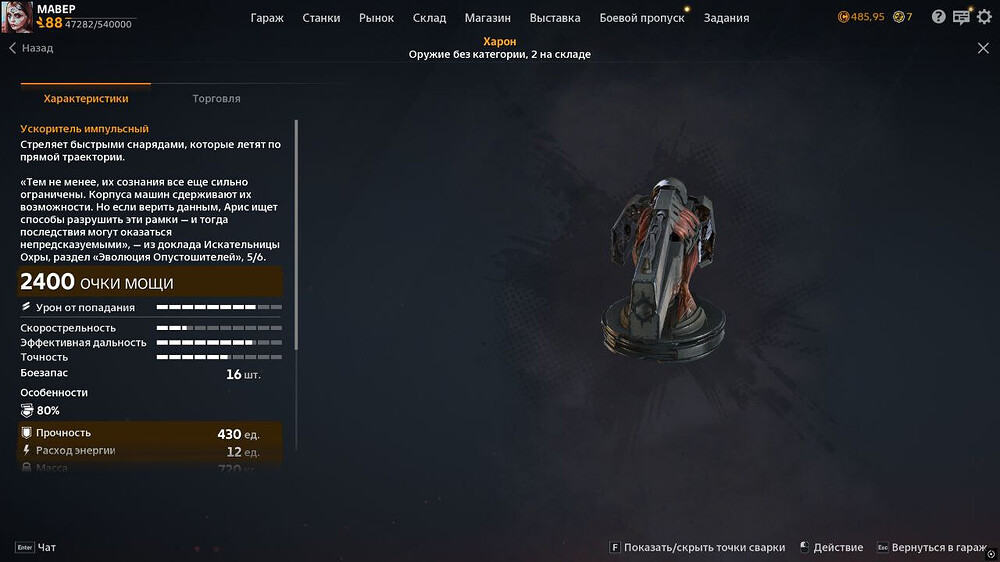This screenshot has height=562, width=1000.
Task: Open the news messages icon
Action: click(x=961, y=17)
